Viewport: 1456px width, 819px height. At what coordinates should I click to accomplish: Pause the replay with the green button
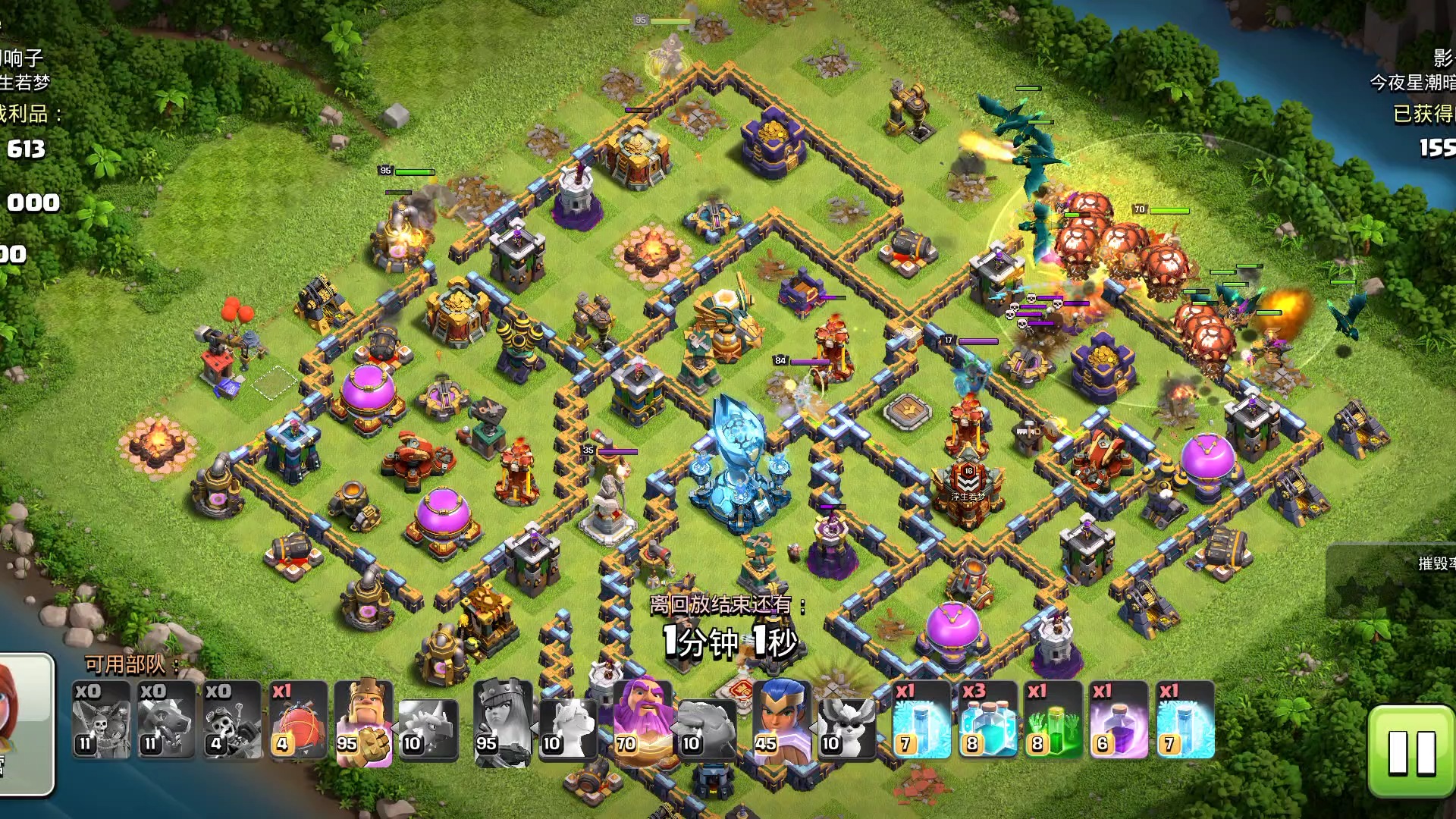pos(1410,751)
